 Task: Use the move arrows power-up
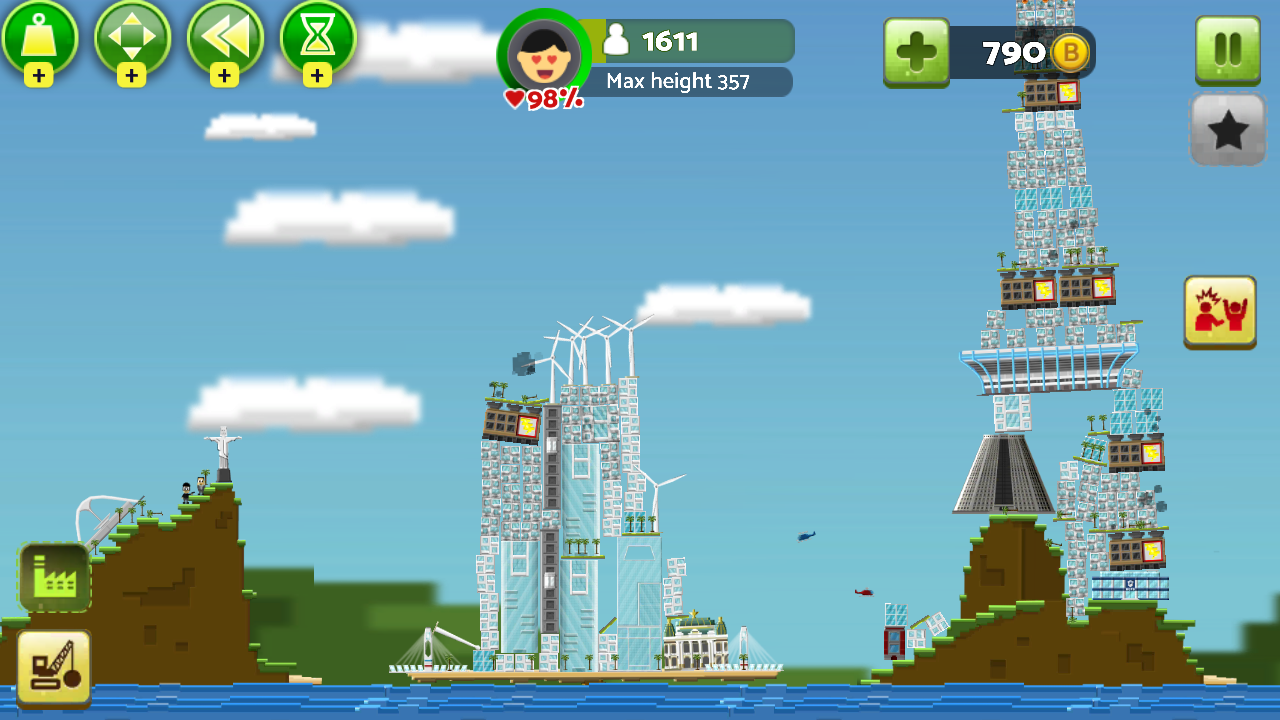tap(133, 41)
